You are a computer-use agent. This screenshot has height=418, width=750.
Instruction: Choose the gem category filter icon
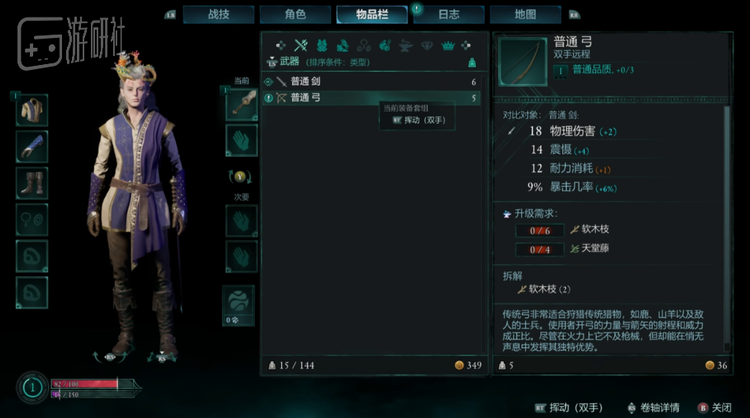pyautogui.click(x=426, y=45)
